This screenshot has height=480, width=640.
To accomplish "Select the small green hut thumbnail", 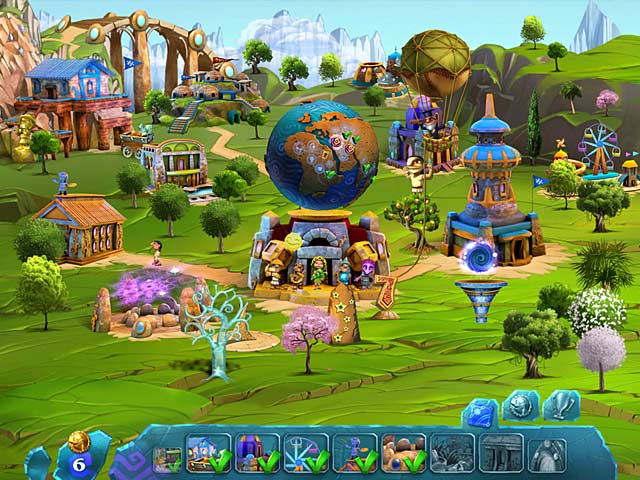I will pyautogui.click(x=166, y=457).
